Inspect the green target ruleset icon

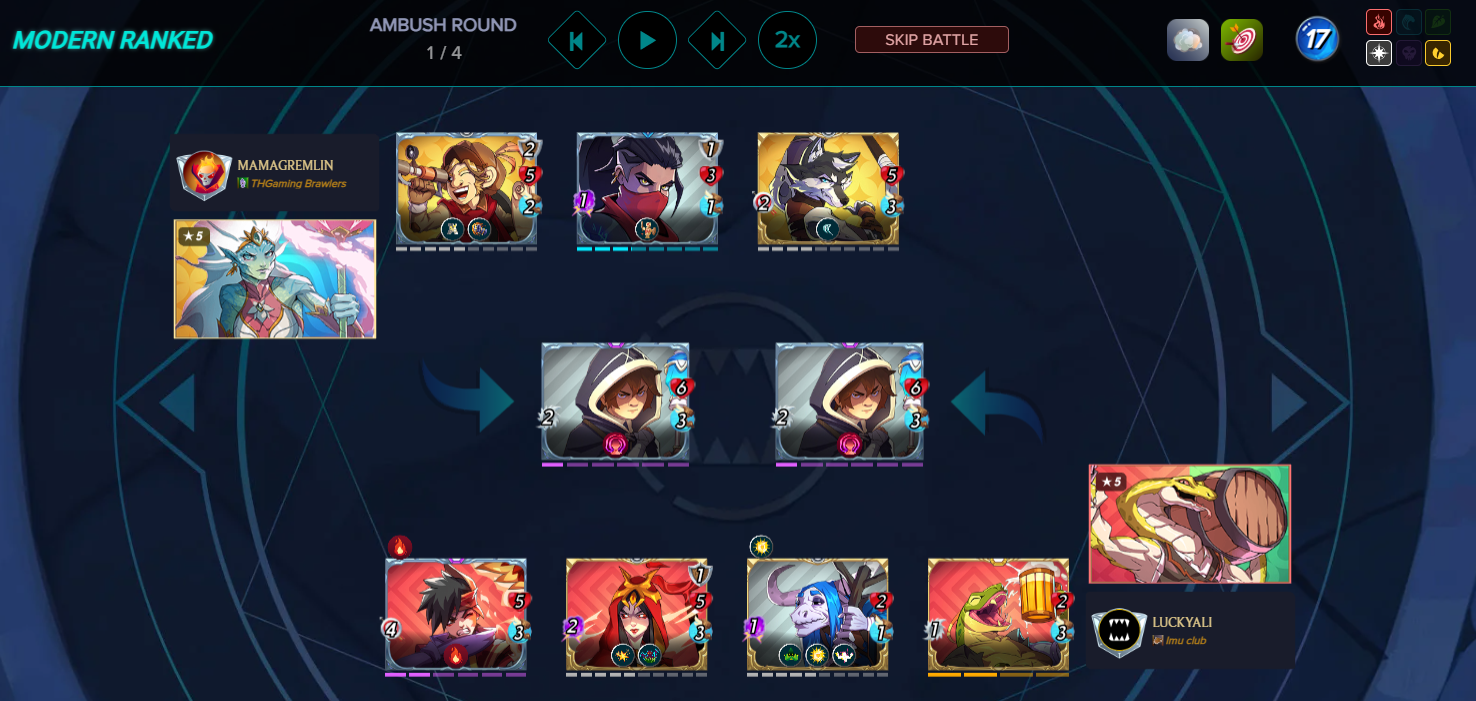(x=1241, y=40)
